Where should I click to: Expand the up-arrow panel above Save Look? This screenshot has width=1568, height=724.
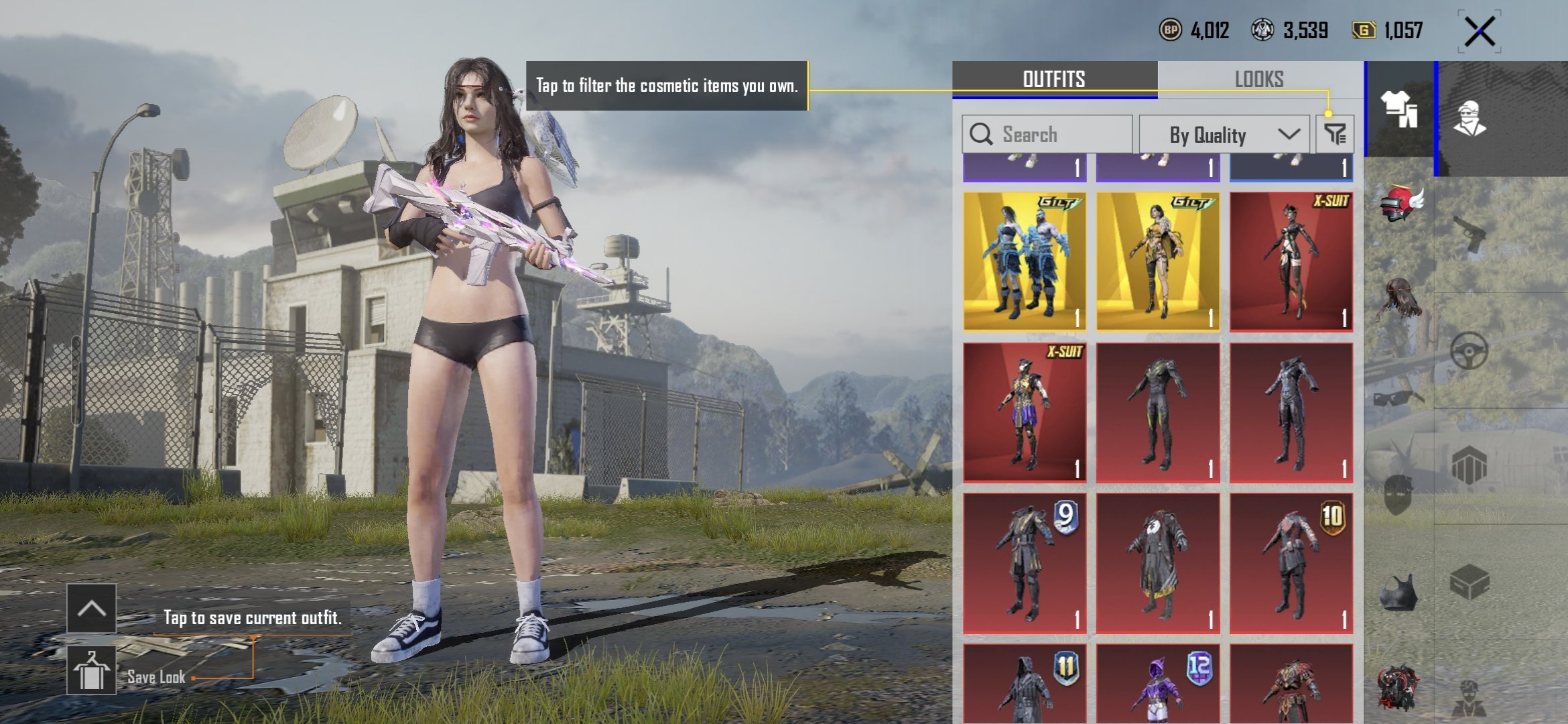(x=91, y=608)
